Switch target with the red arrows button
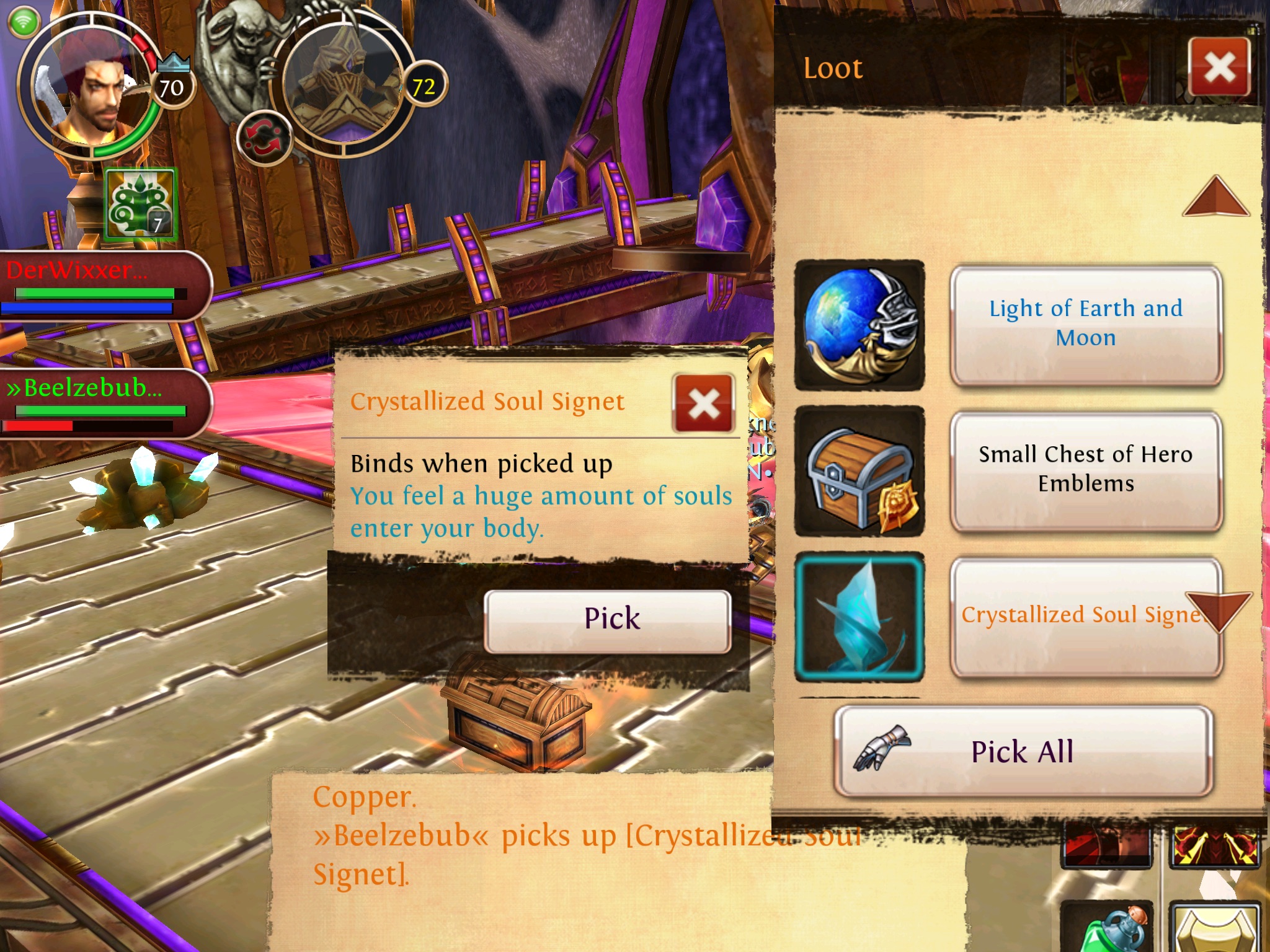Image resolution: width=1270 pixels, height=952 pixels. tap(264, 139)
